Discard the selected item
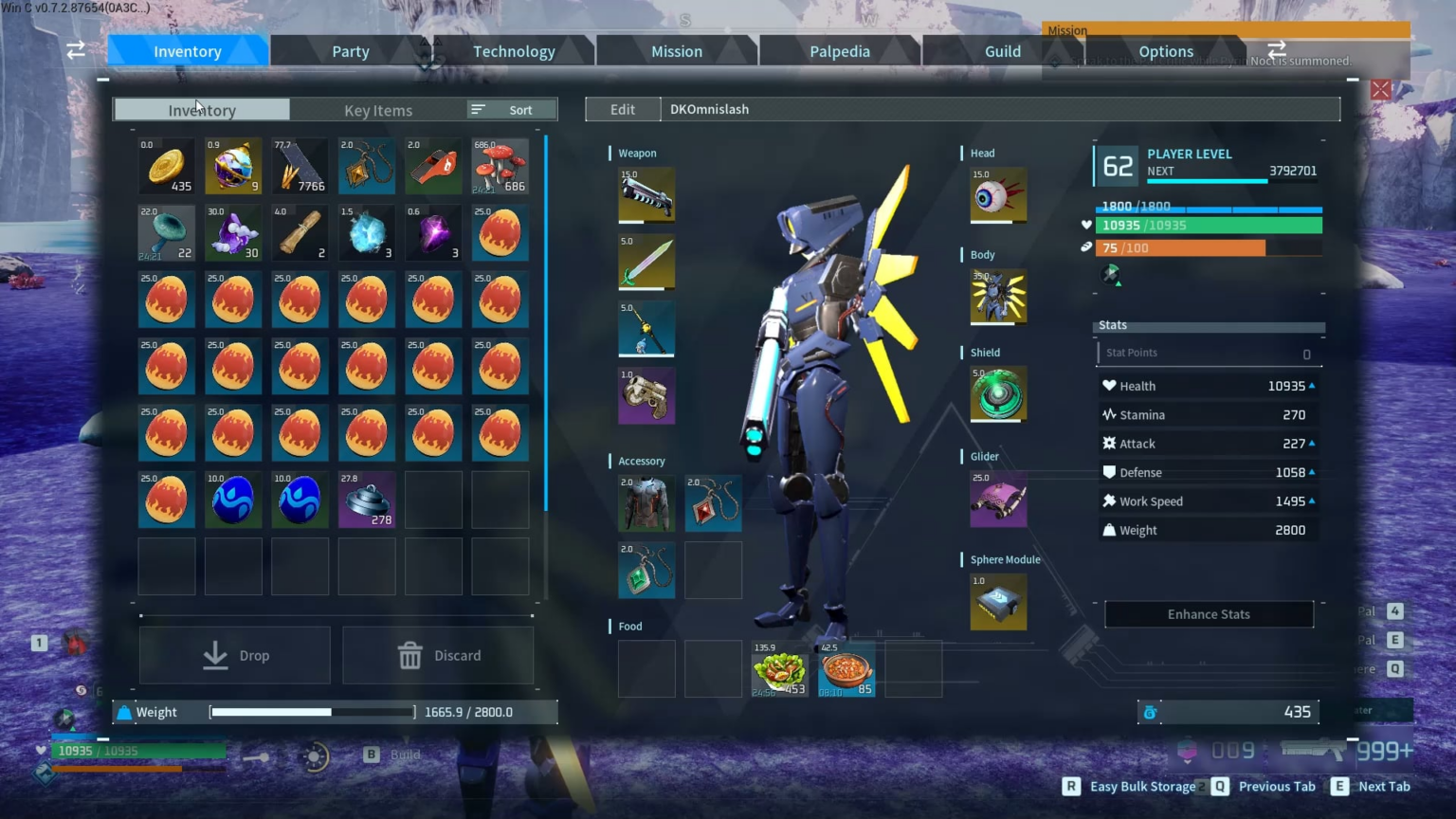Screen dimensions: 1456x819 pos(438,655)
